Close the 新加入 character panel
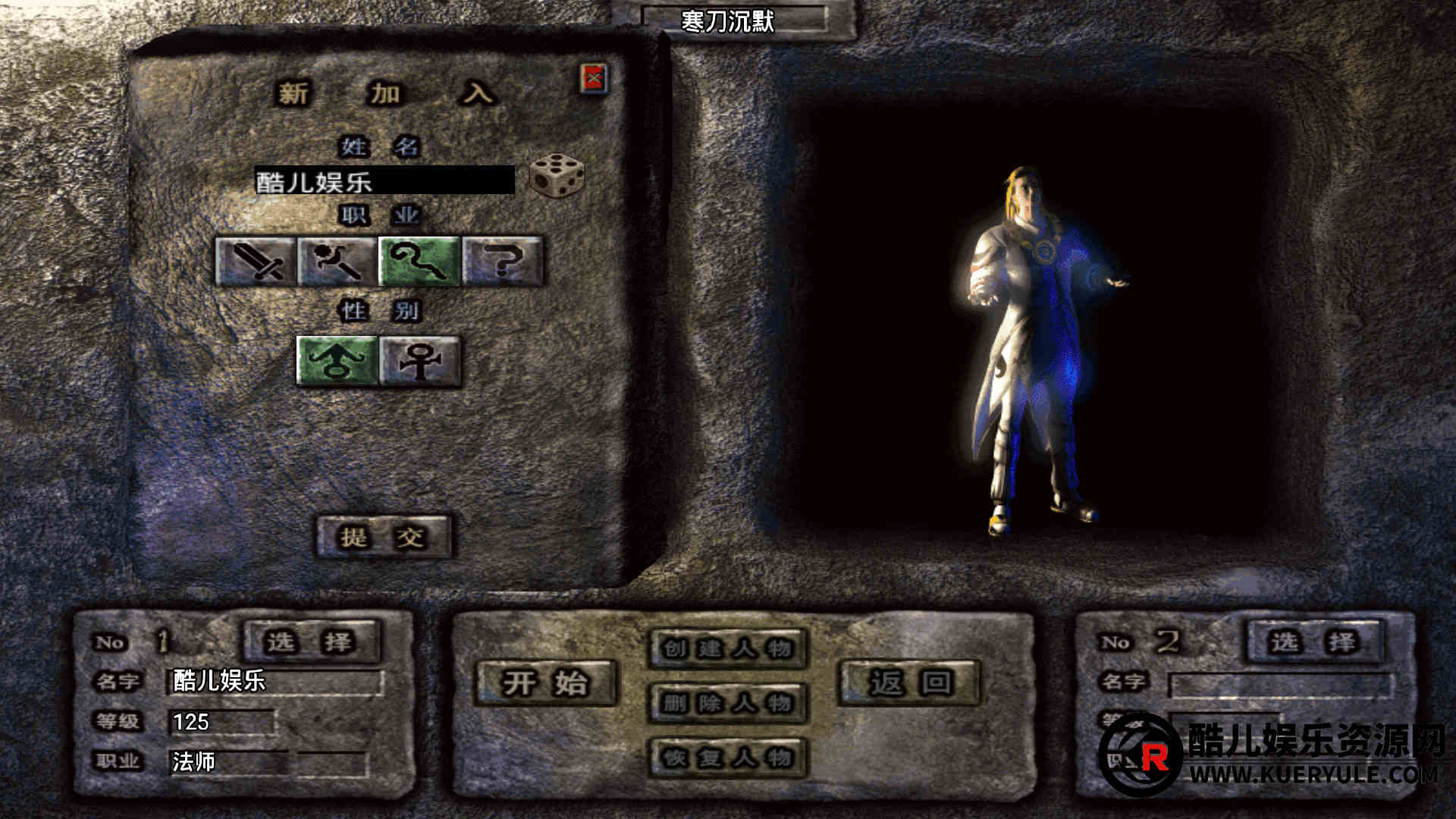This screenshot has height=819, width=1456. 594,78
